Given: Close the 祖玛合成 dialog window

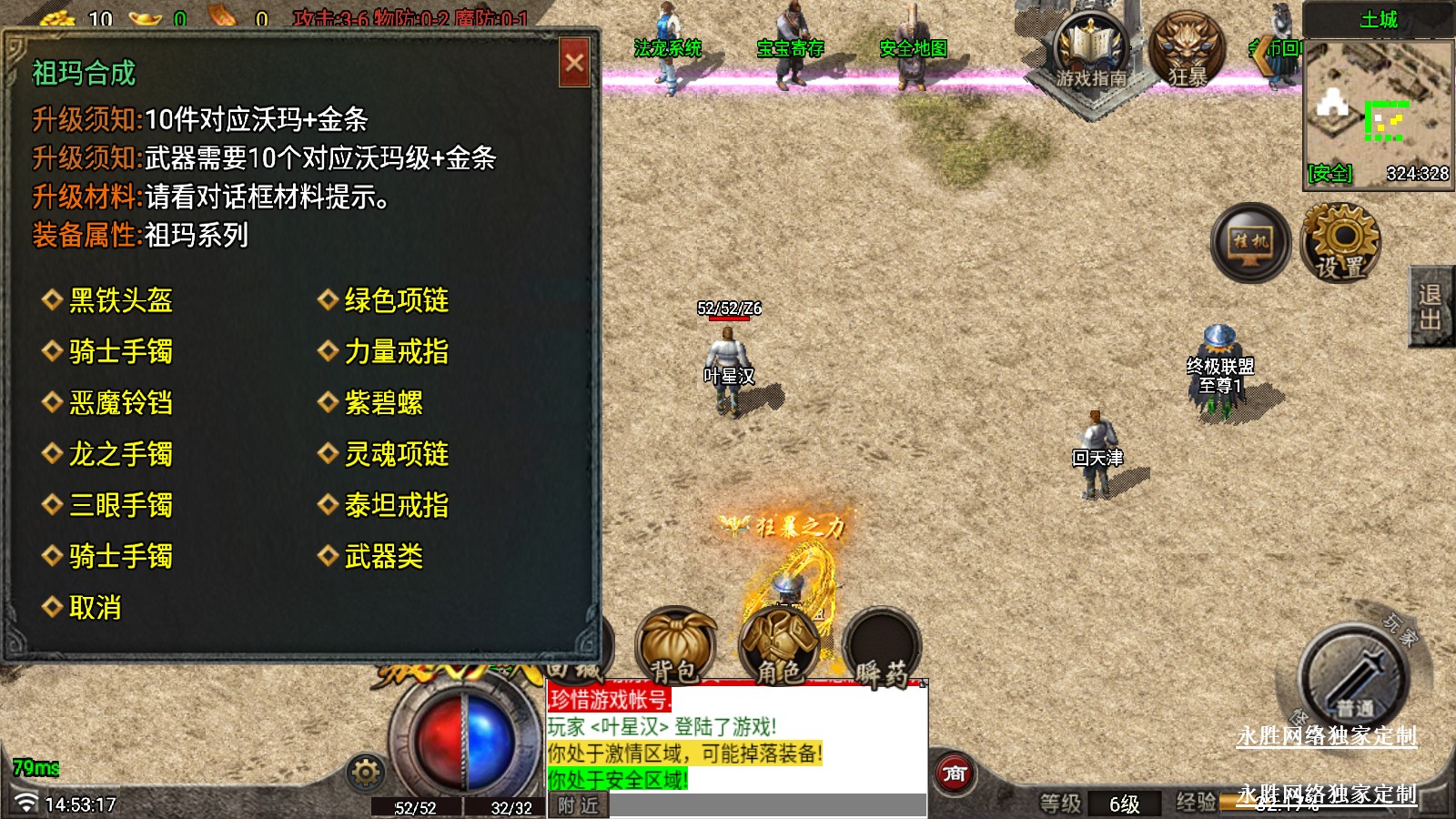Looking at the screenshot, I should point(574,63).
